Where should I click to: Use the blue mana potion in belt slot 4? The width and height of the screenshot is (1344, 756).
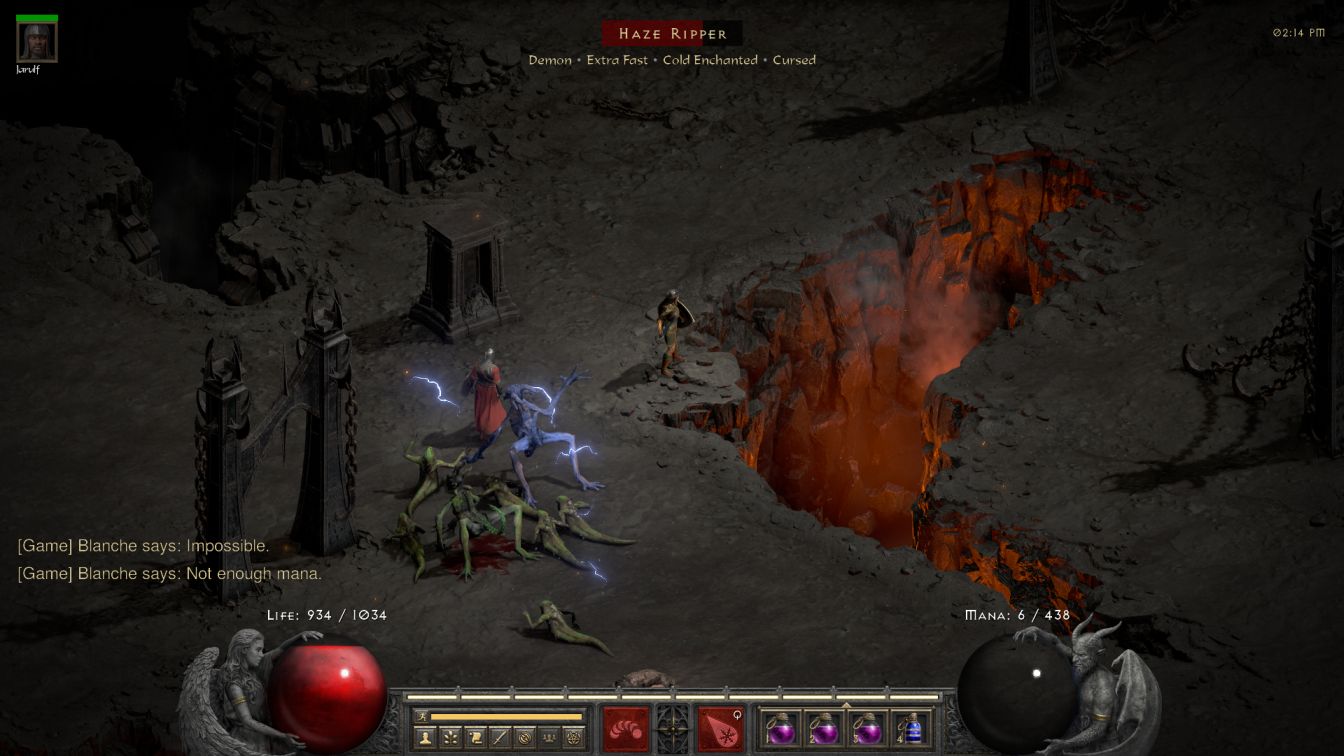(910, 730)
